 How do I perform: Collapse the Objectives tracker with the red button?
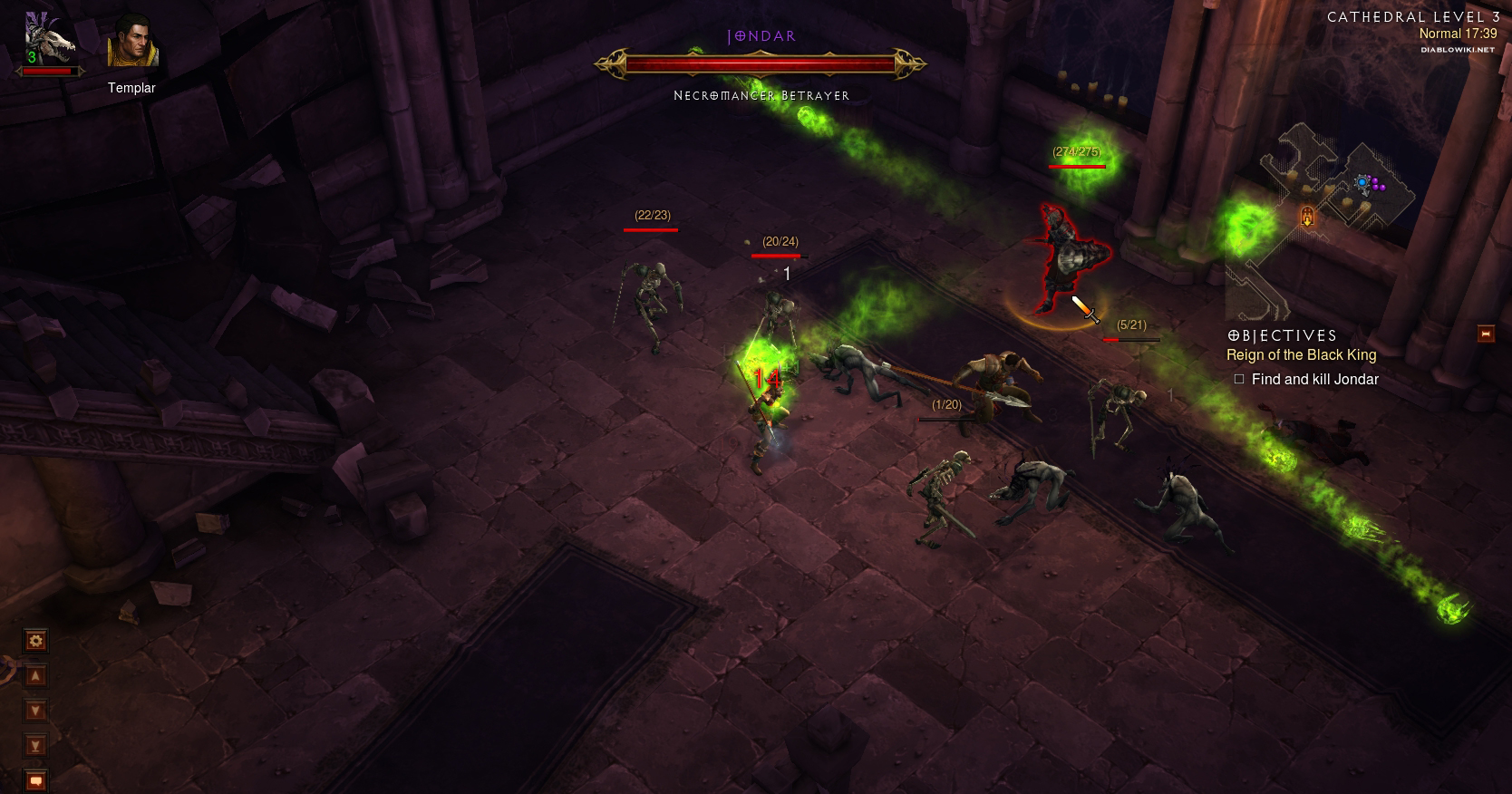tap(1486, 334)
